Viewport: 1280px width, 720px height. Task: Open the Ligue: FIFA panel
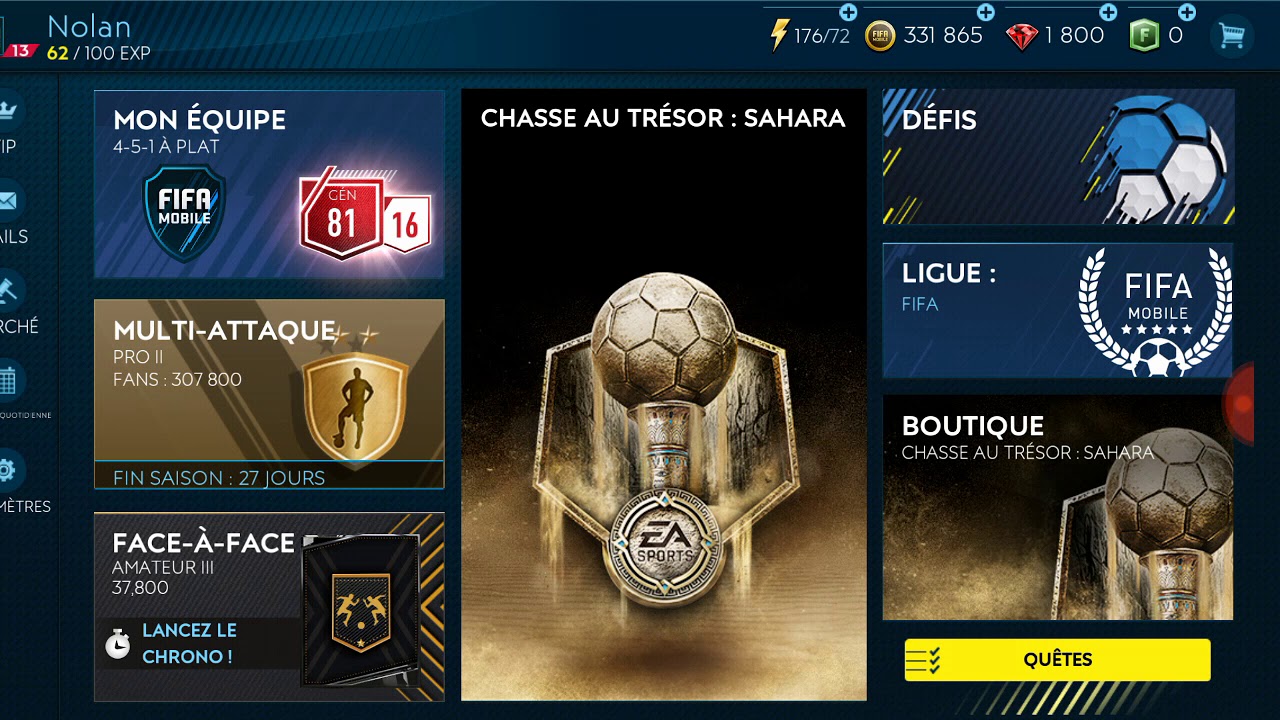pos(1057,310)
